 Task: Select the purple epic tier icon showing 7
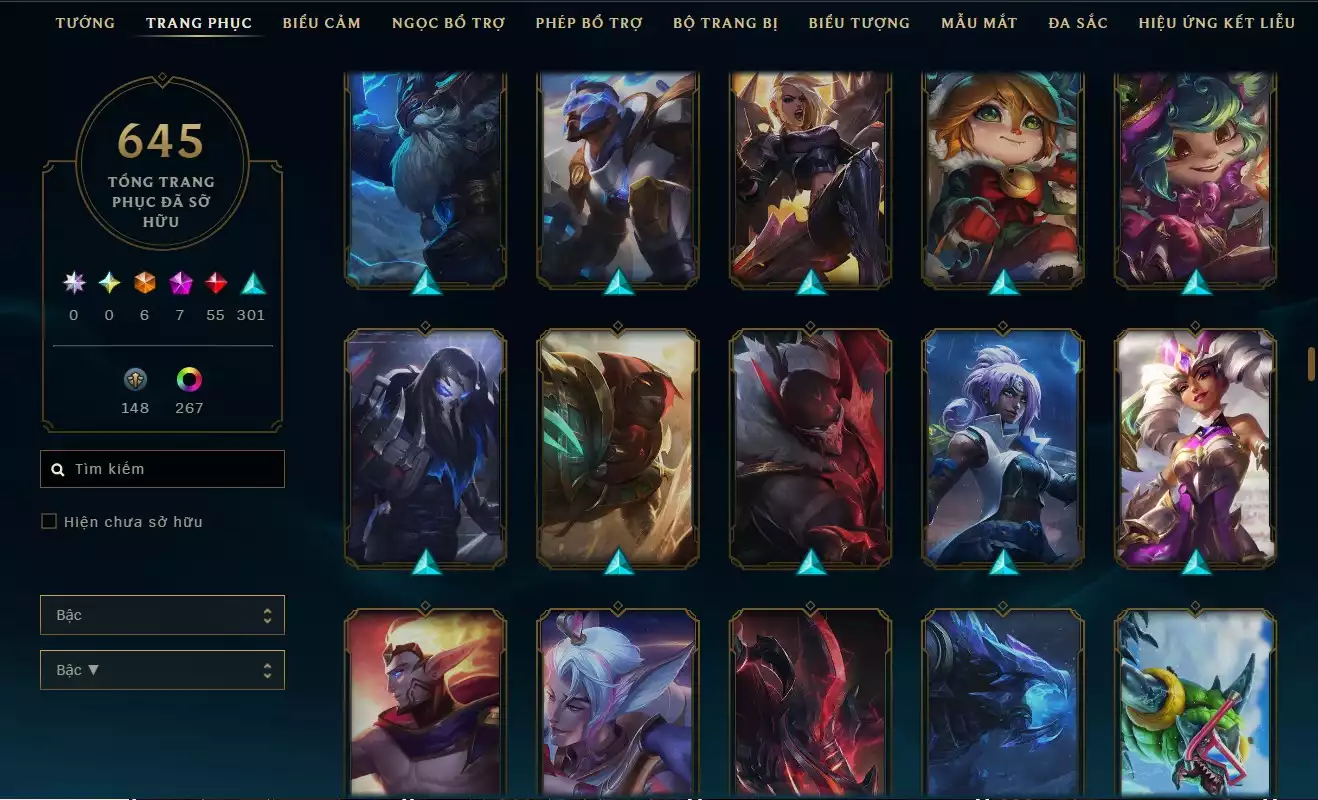click(179, 283)
